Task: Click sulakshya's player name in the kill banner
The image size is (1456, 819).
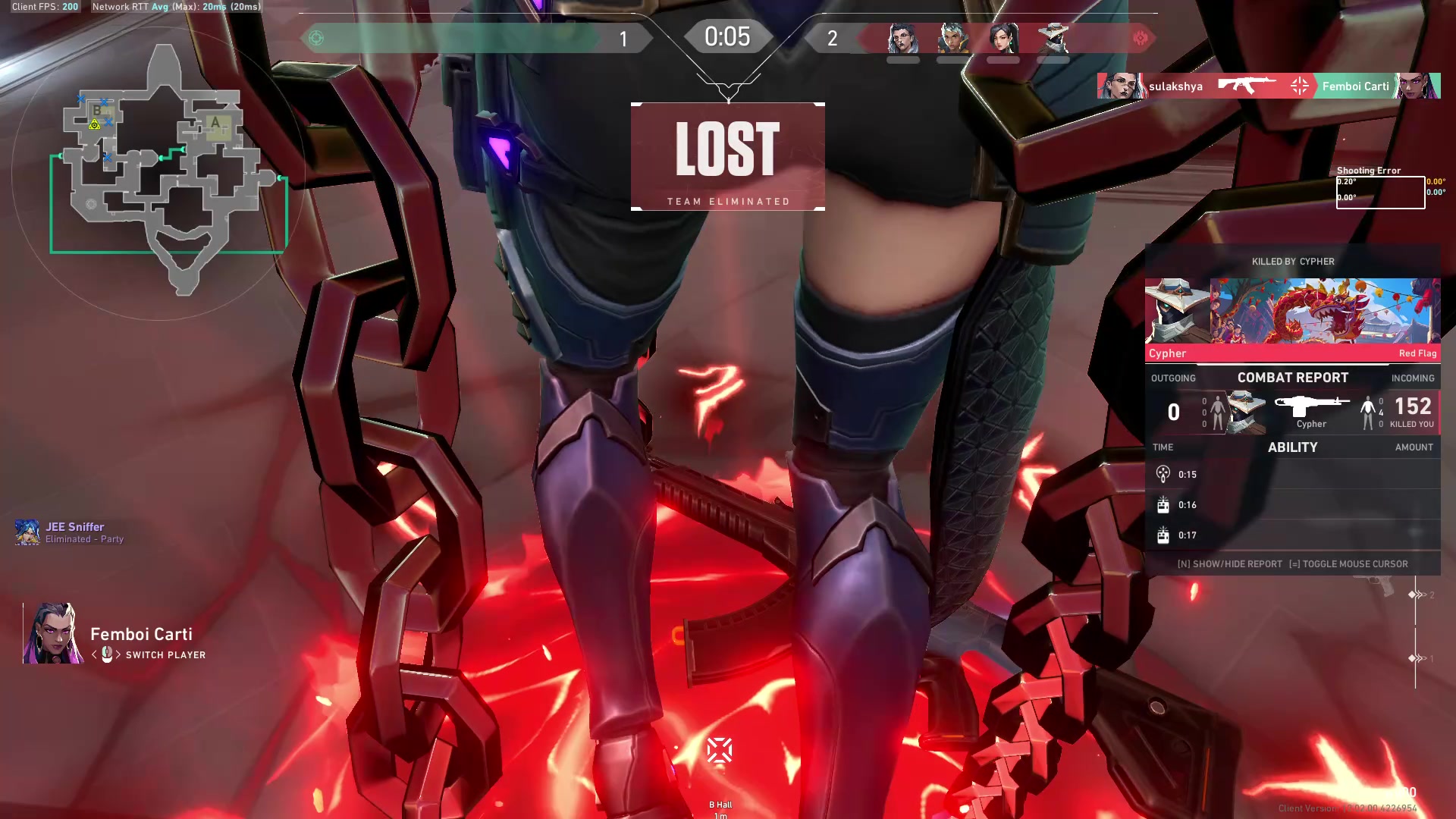Action: 1175,86
